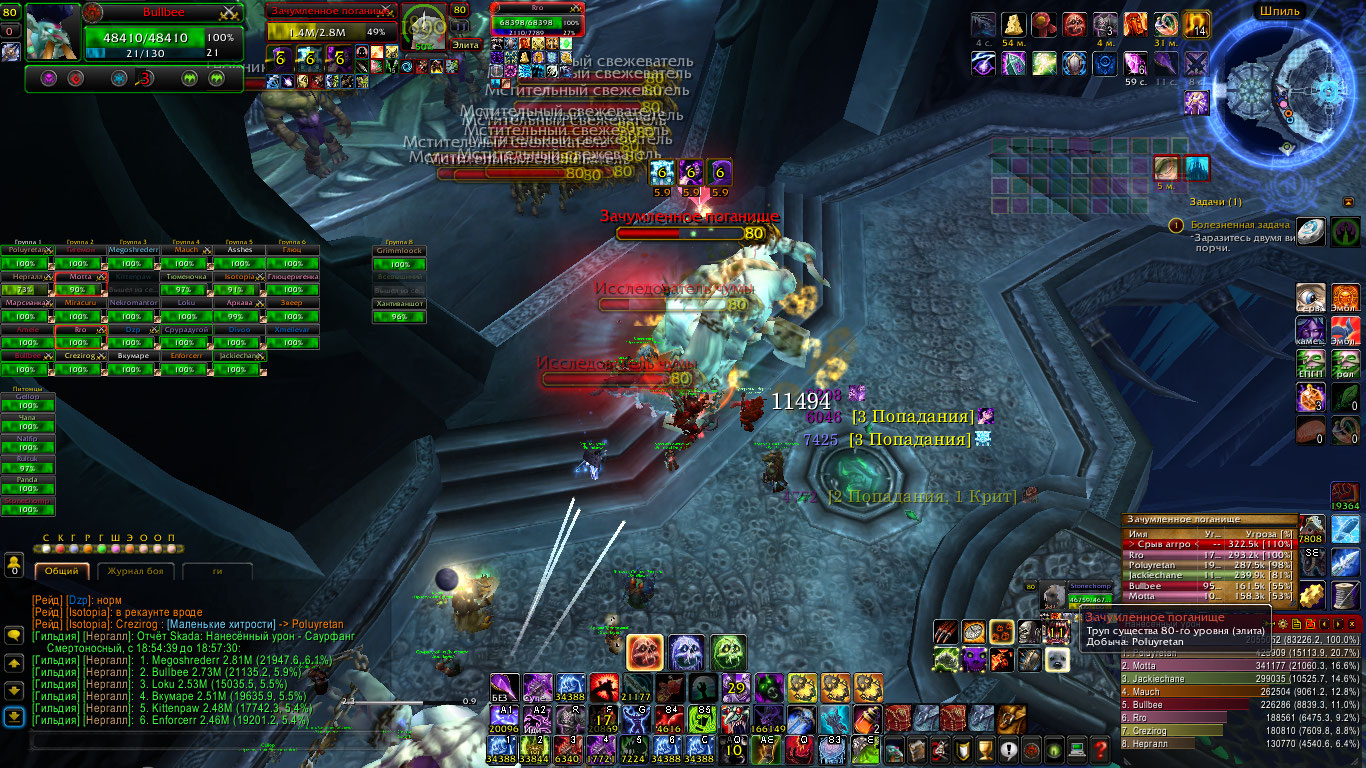Click the red question mark help button

[1101, 749]
